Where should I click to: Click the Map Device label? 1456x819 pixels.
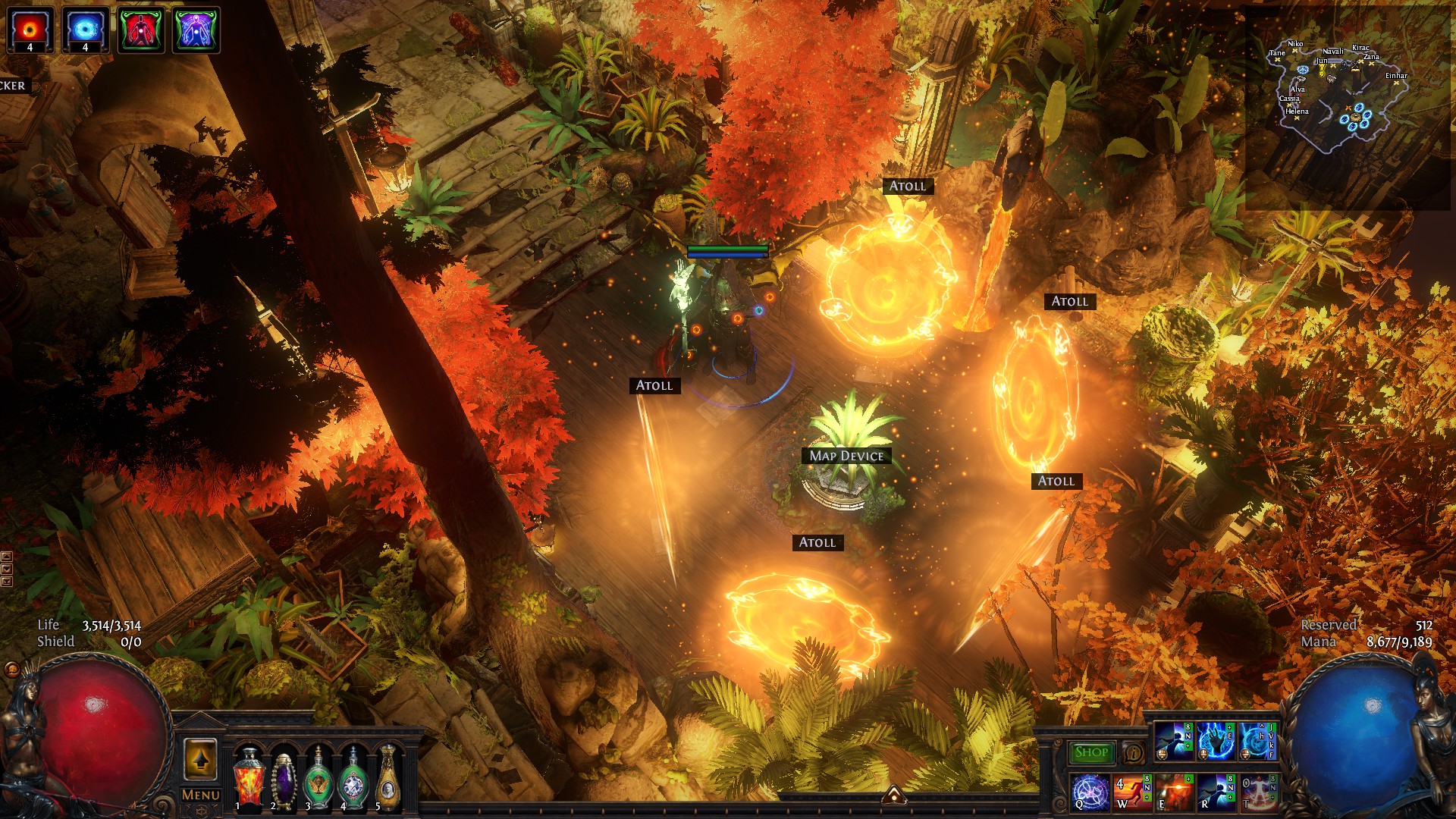[x=846, y=456]
